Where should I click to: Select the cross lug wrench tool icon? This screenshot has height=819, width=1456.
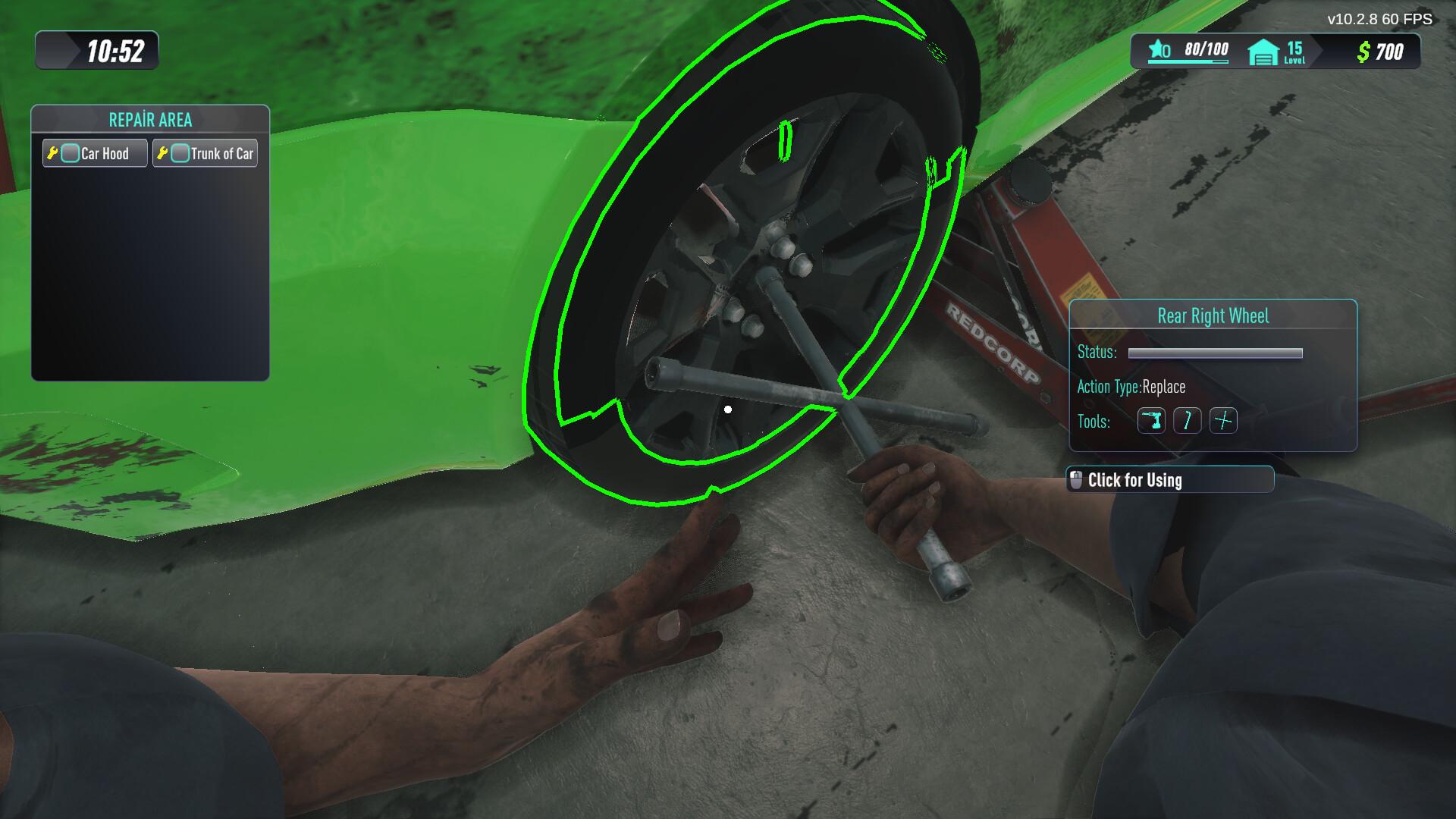pos(1224,421)
